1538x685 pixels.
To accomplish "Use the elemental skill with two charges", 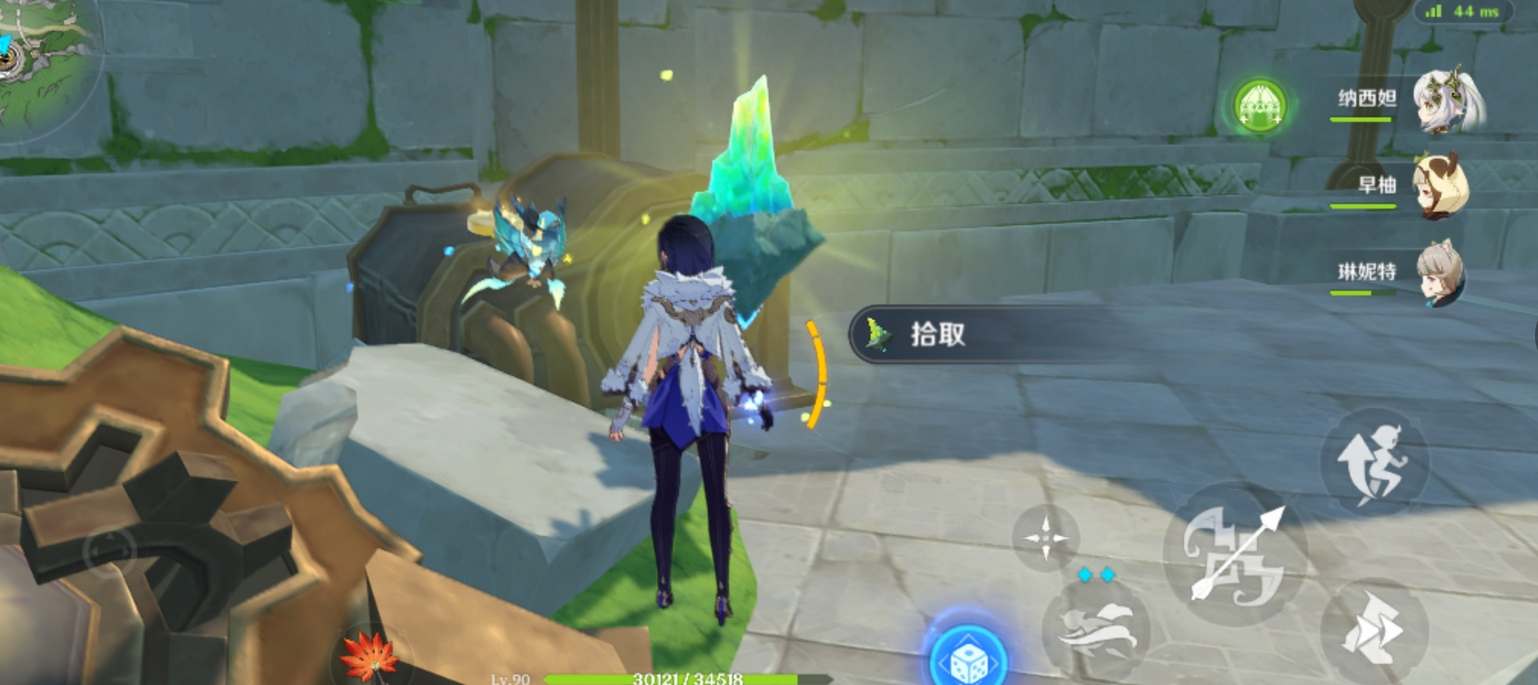I will click(x=1096, y=626).
